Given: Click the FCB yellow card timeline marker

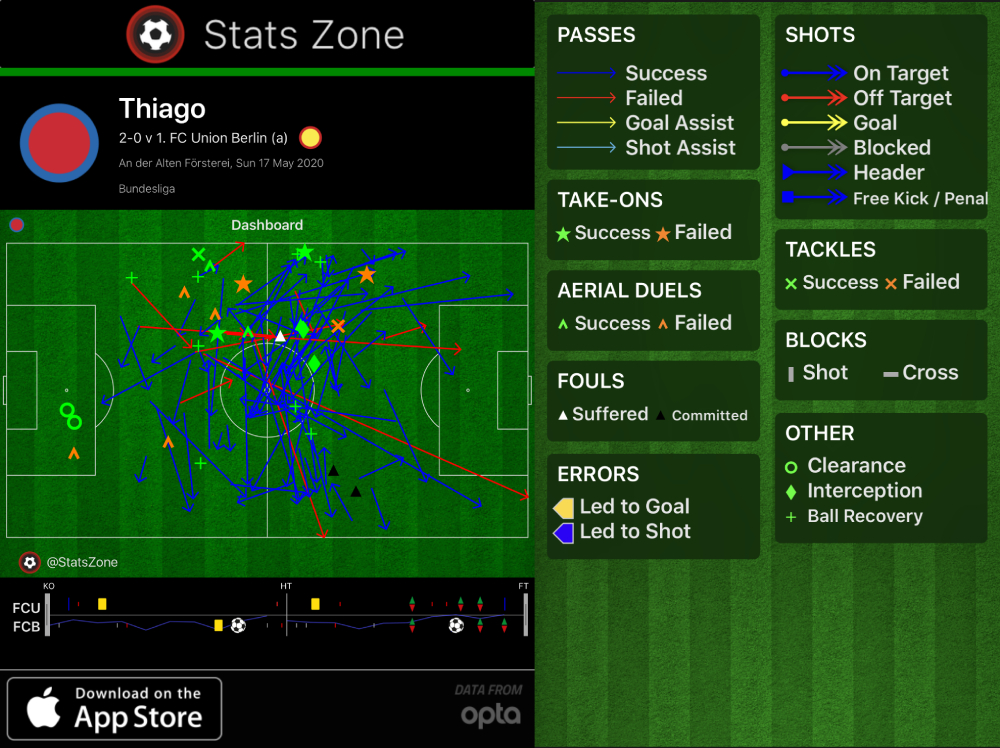Looking at the screenshot, I should coord(218,625).
